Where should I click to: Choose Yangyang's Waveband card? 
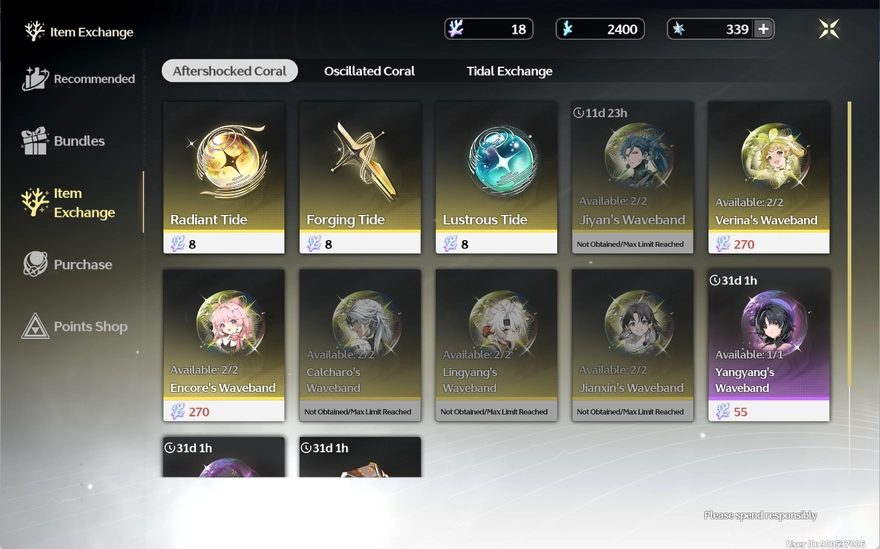(x=768, y=345)
